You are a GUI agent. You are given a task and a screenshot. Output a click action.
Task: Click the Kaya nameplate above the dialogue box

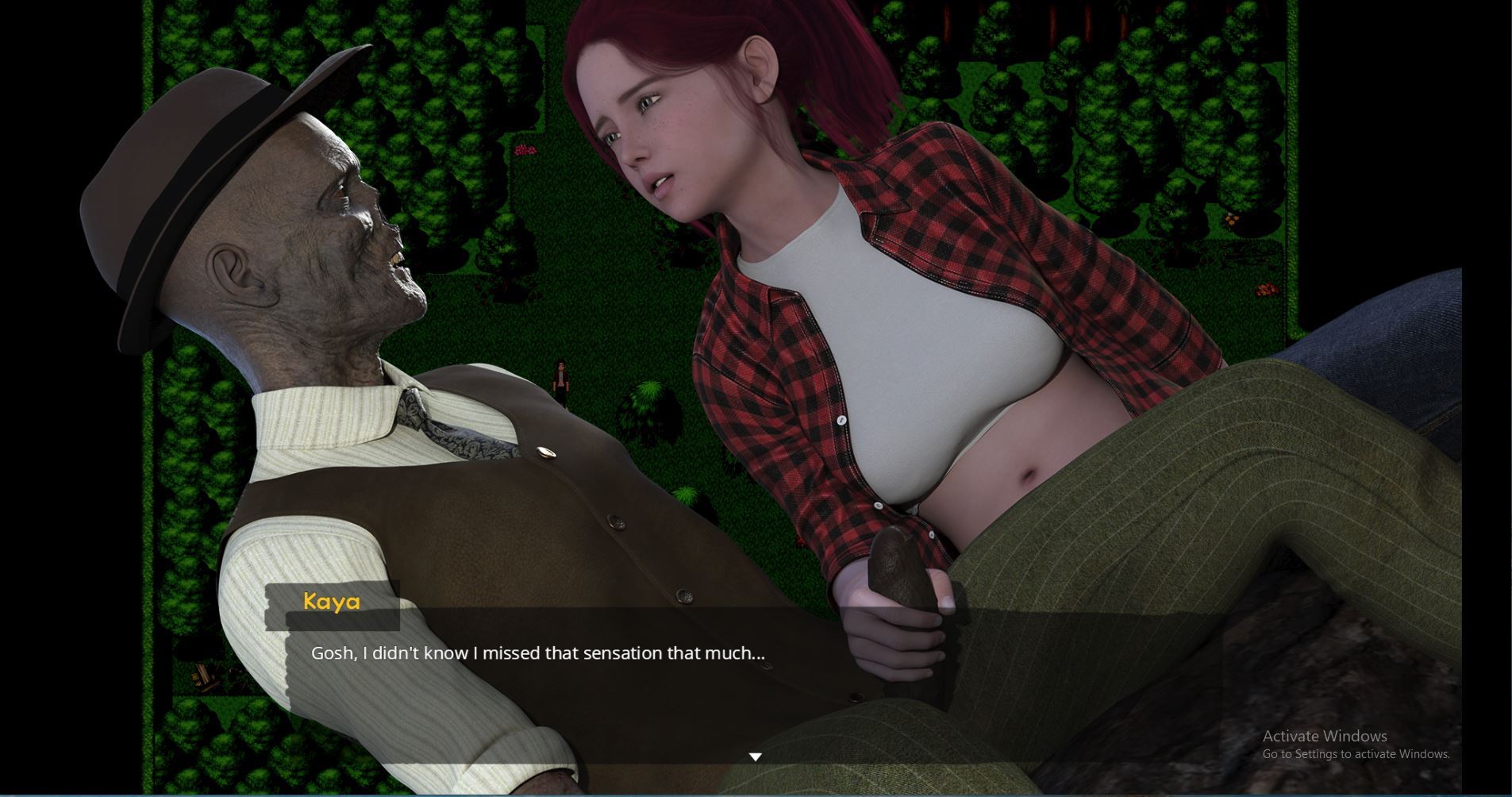[333, 603]
